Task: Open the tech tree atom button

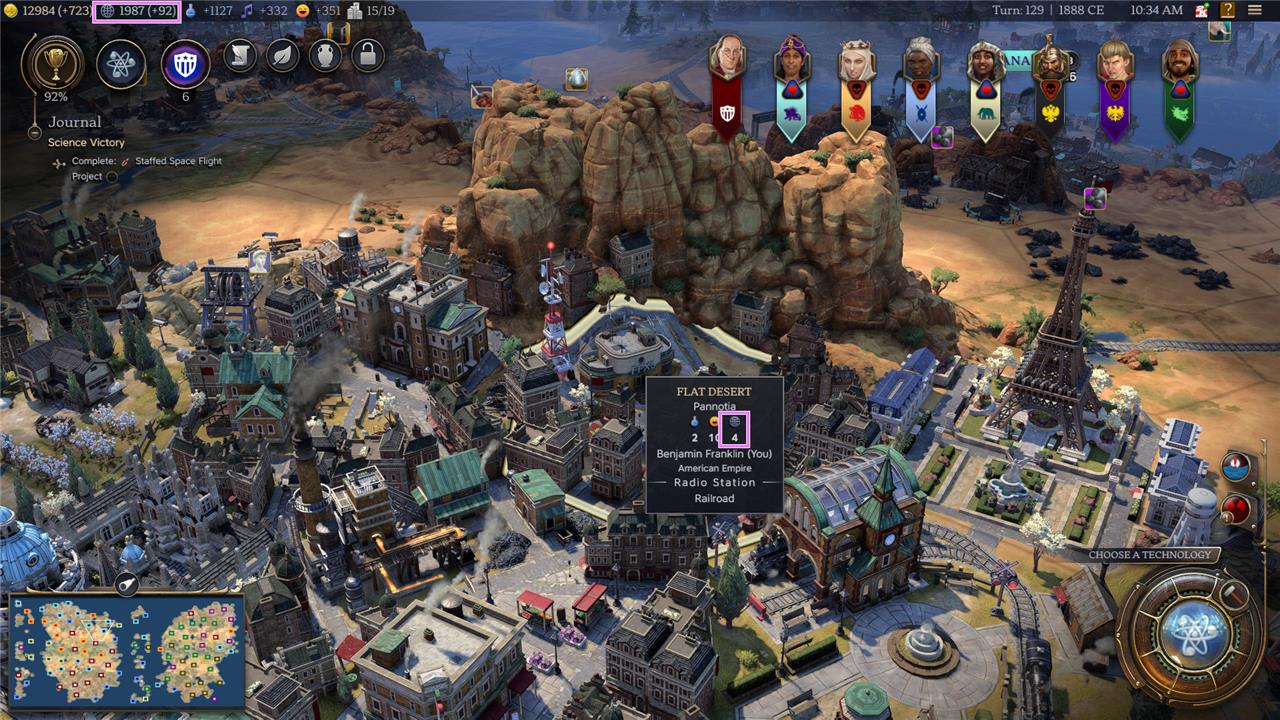Action: click(121, 65)
